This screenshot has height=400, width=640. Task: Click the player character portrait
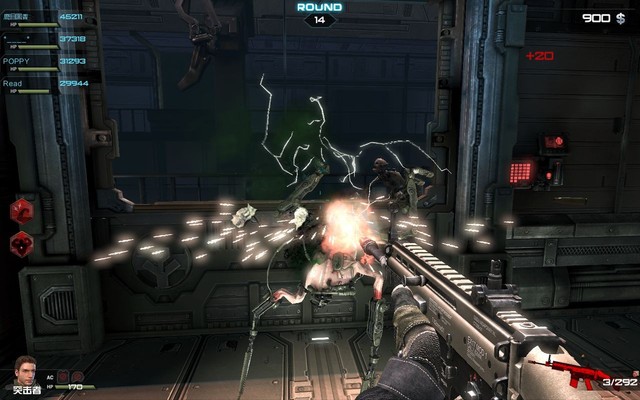[23, 369]
